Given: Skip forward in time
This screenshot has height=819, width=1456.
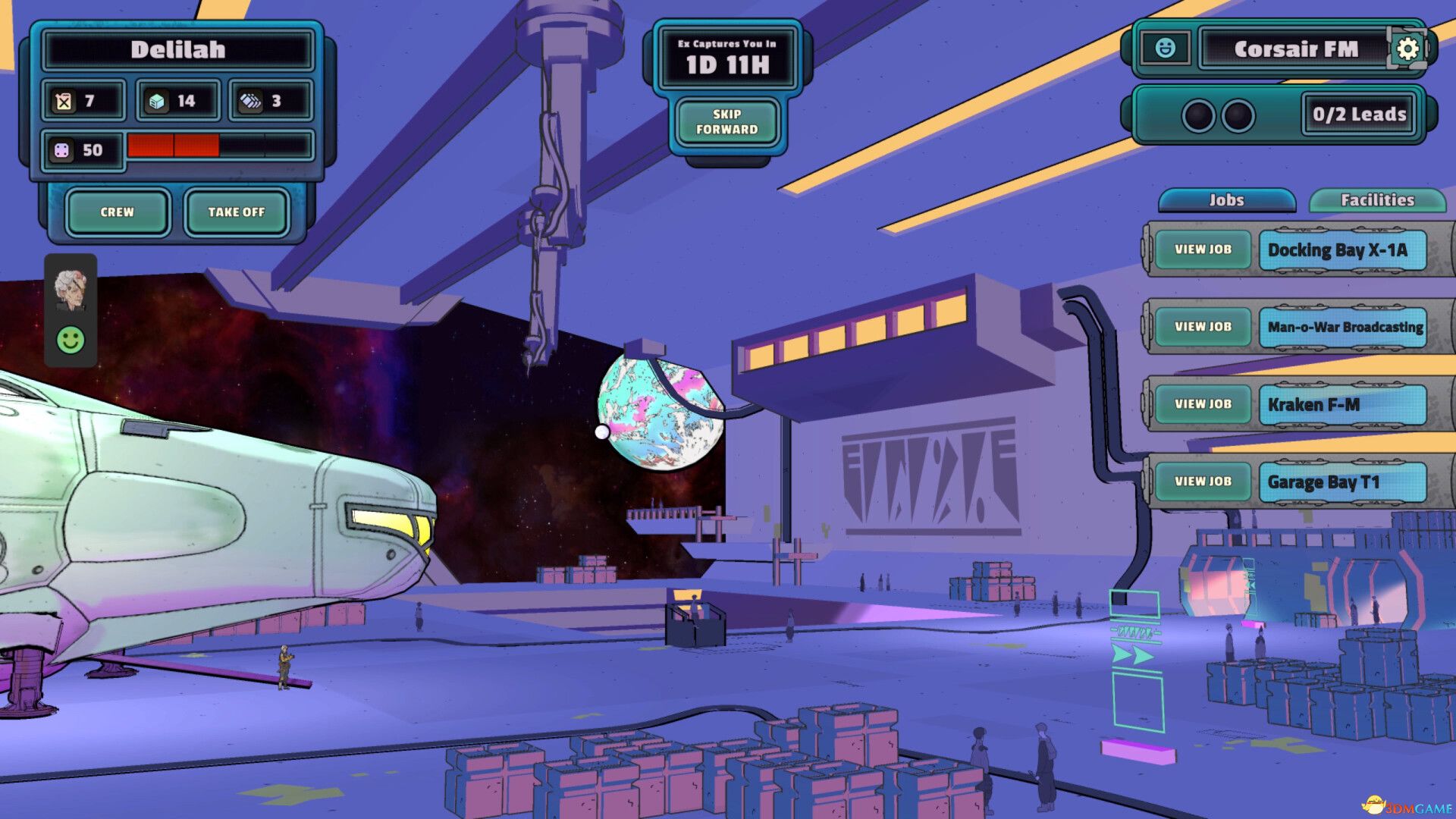Looking at the screenshot, I should pos(726,122).
